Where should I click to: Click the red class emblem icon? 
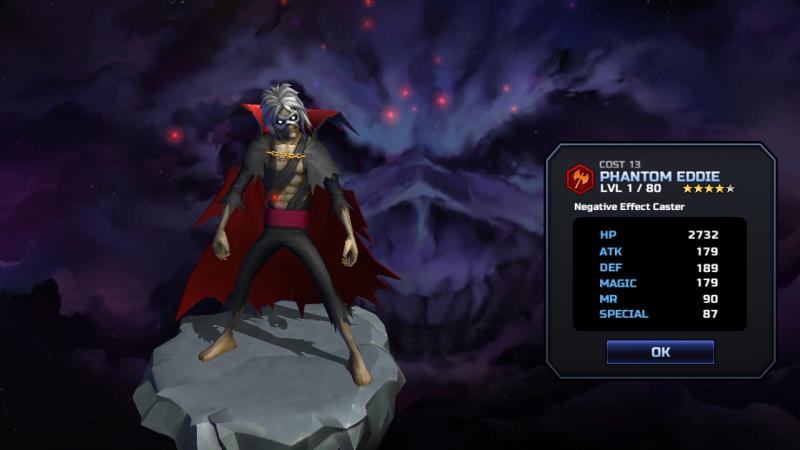click(x=579, y=179)
